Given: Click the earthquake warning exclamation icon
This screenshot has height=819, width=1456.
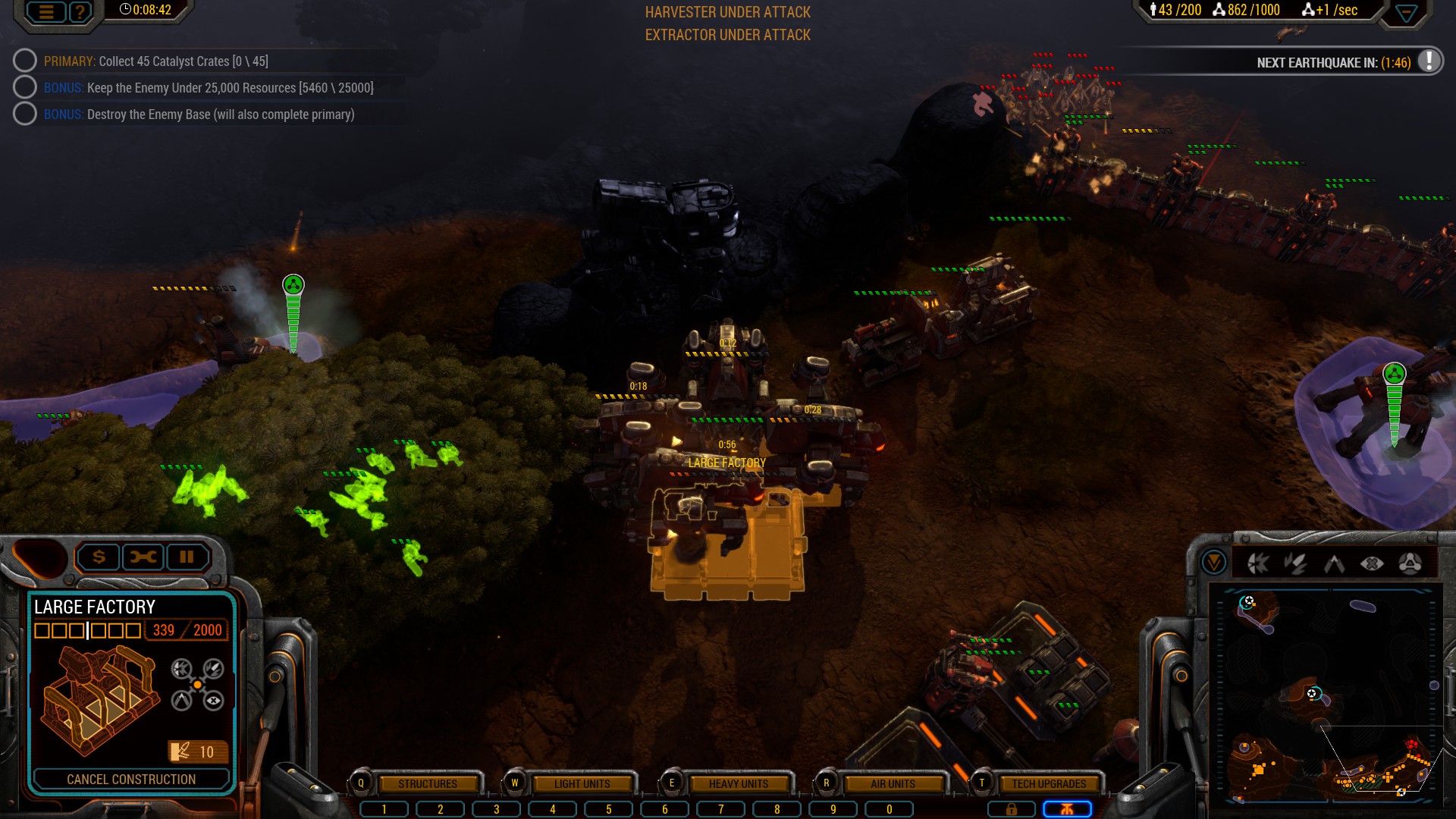Looking at the screenshot, I should (1429, 61).
